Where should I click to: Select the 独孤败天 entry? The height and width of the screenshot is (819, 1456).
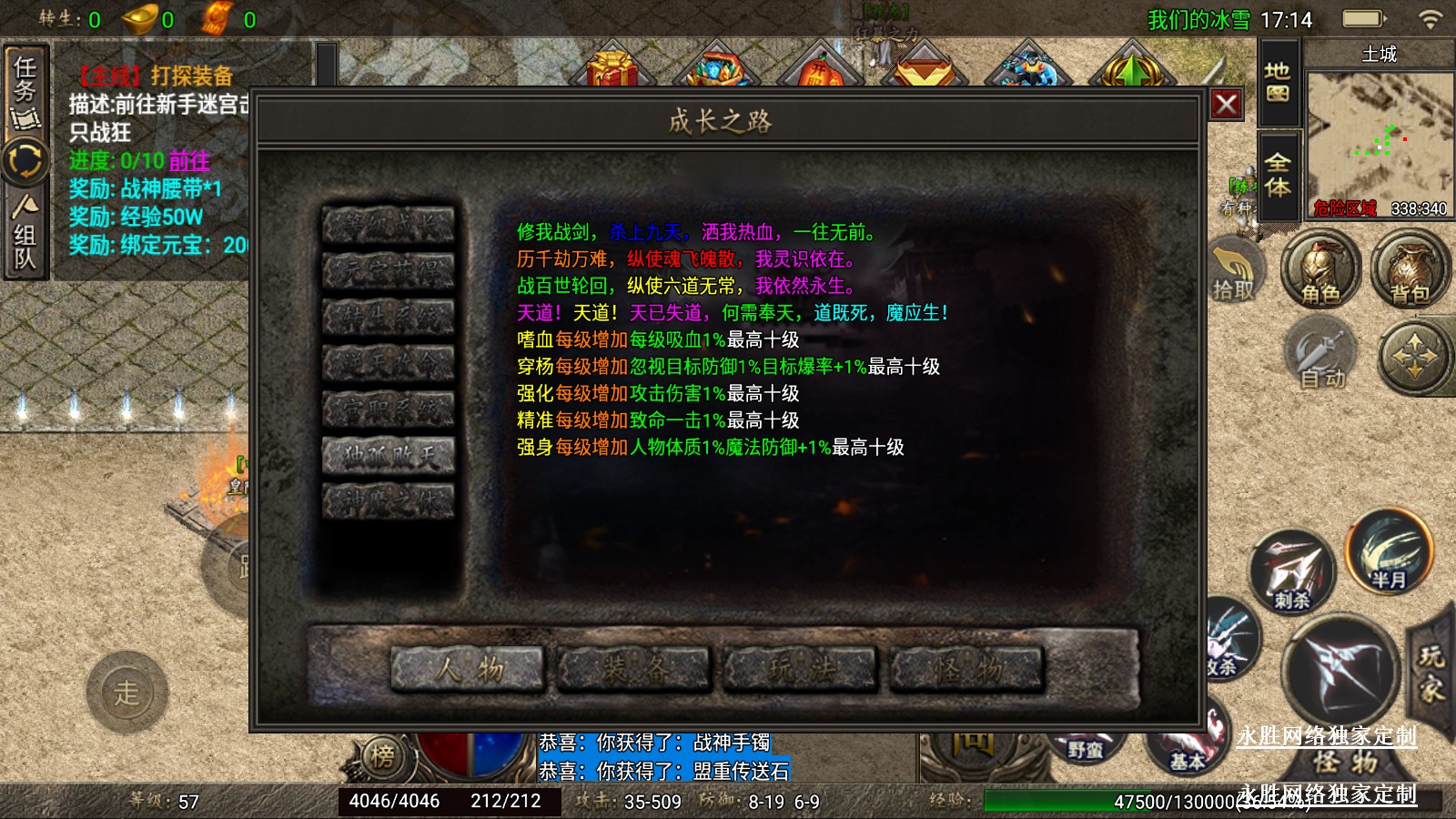389,456
